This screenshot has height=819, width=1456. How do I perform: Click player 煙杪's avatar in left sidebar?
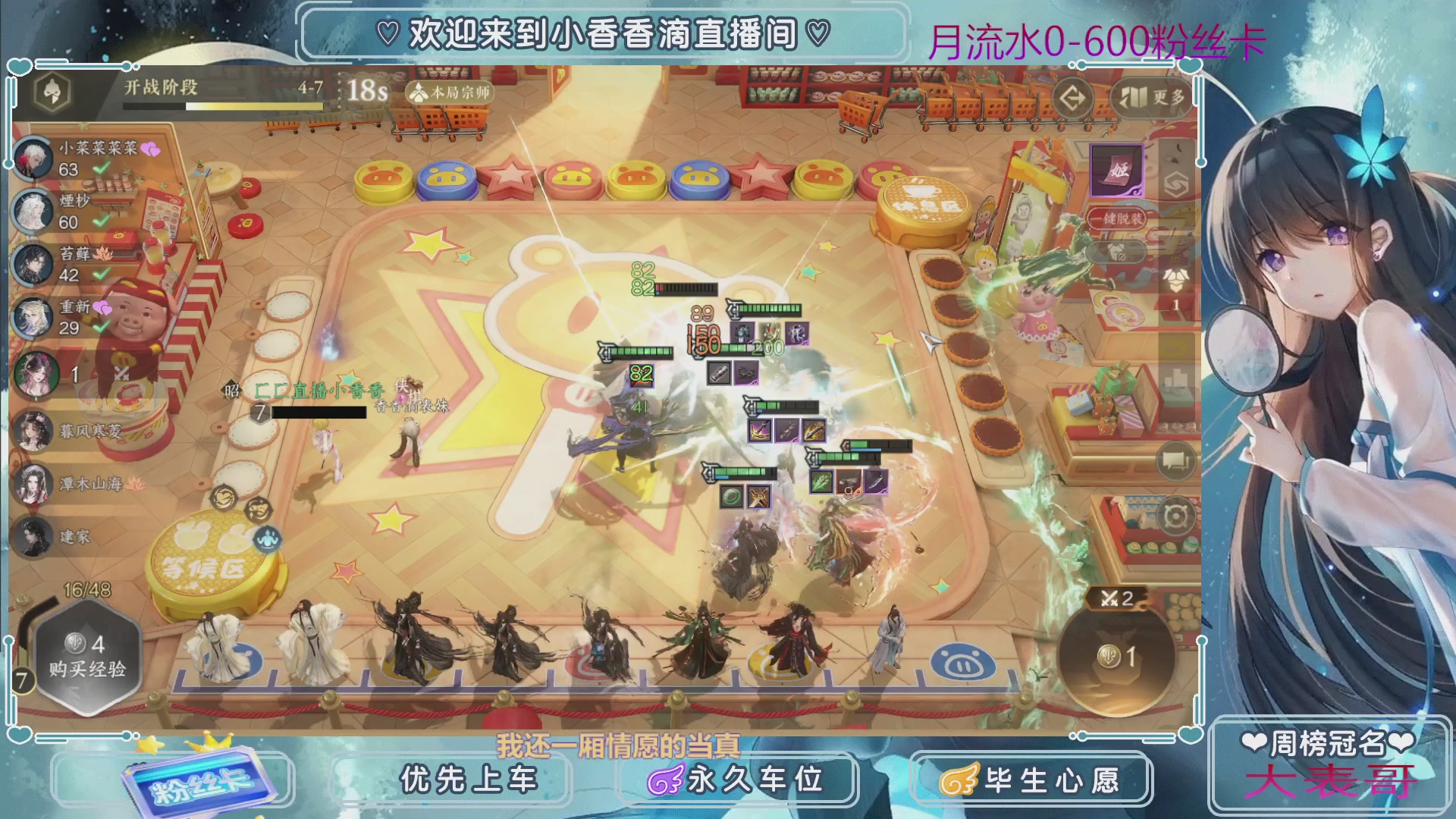(x=32, y=209)
